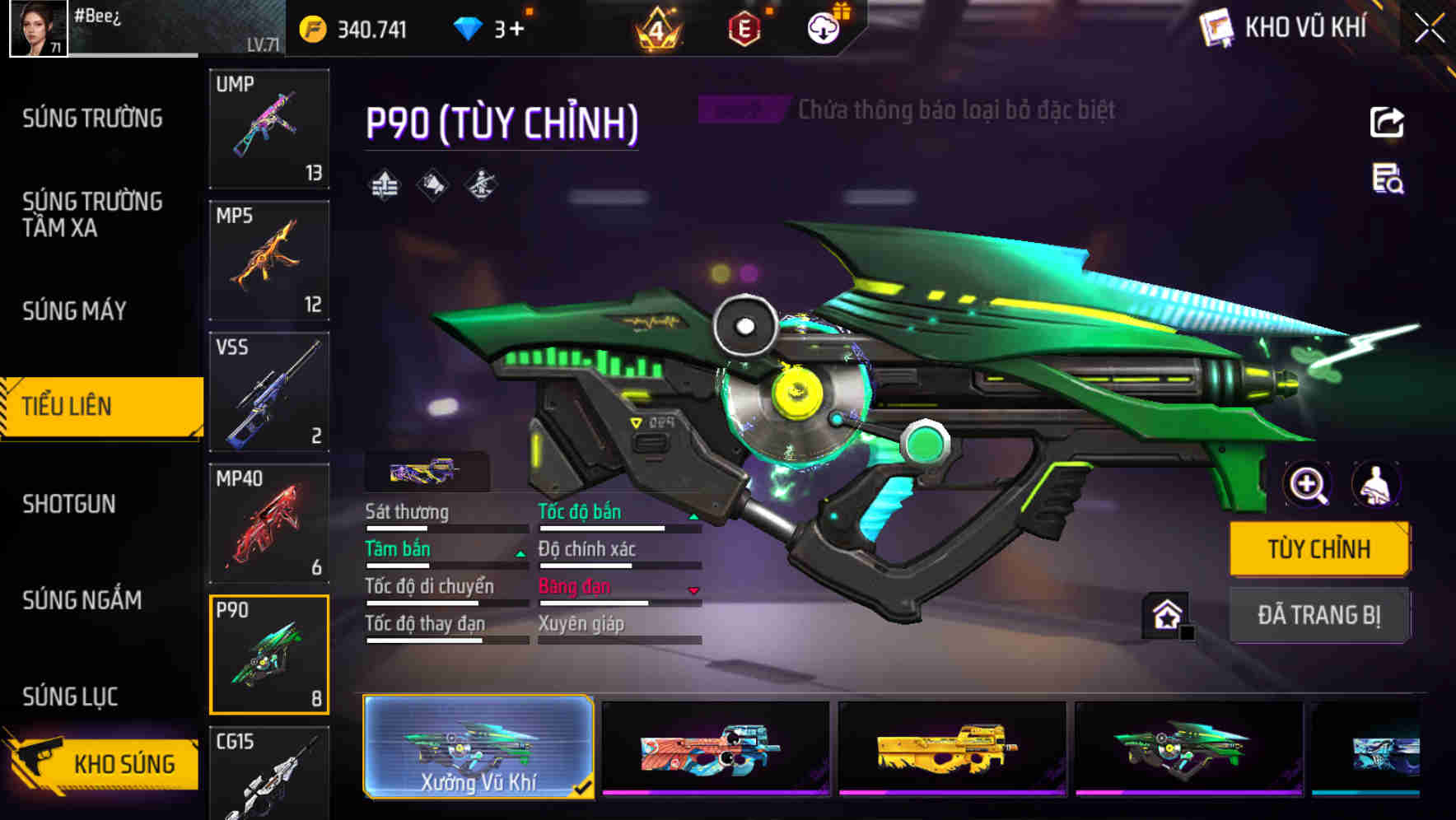Toggle the equipped Xưởng Vũ Khí skin checkmark
This screenshot has width=1456, height=820.
coord(585,787)
